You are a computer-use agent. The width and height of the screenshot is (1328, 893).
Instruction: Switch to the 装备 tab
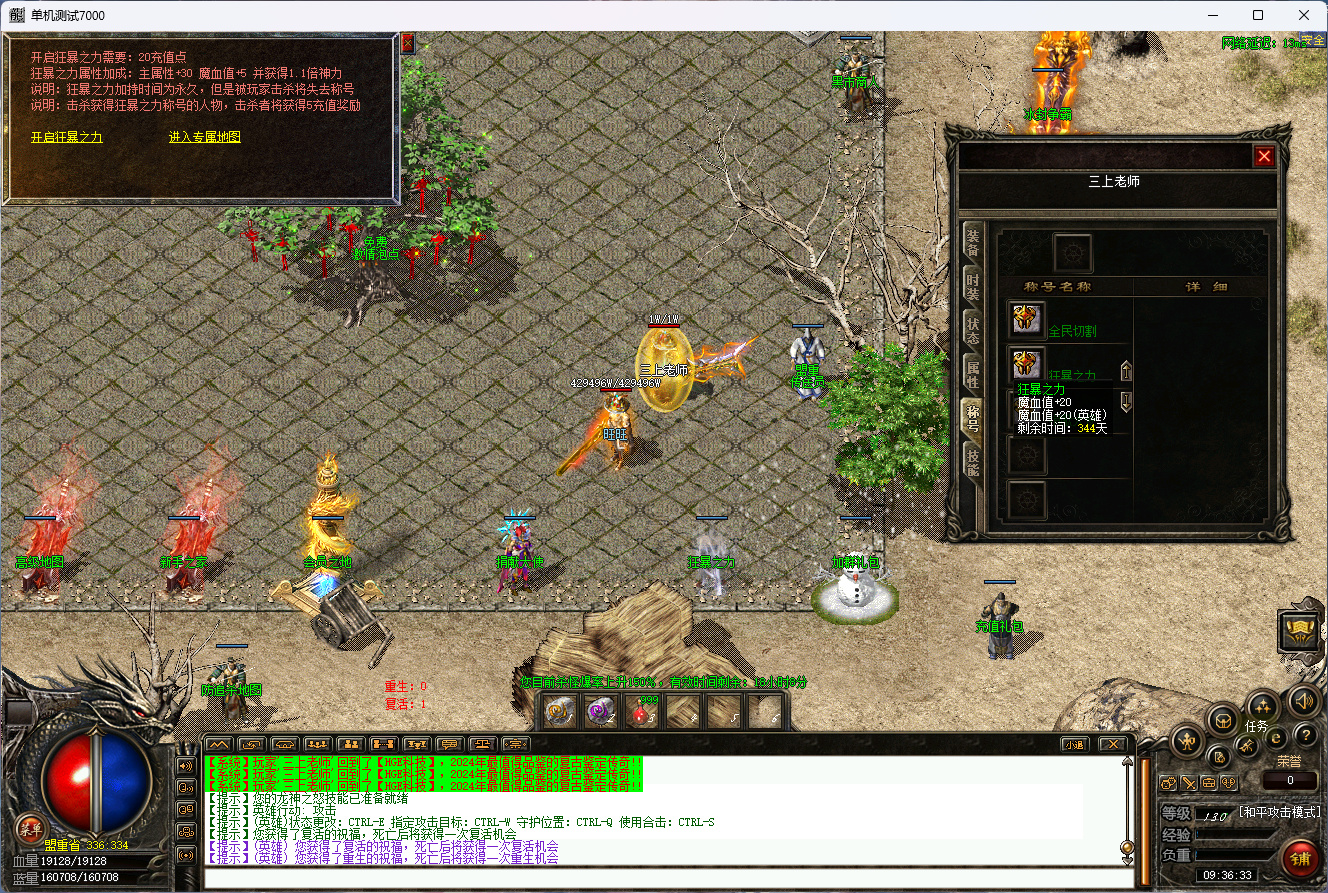[972, 242]
